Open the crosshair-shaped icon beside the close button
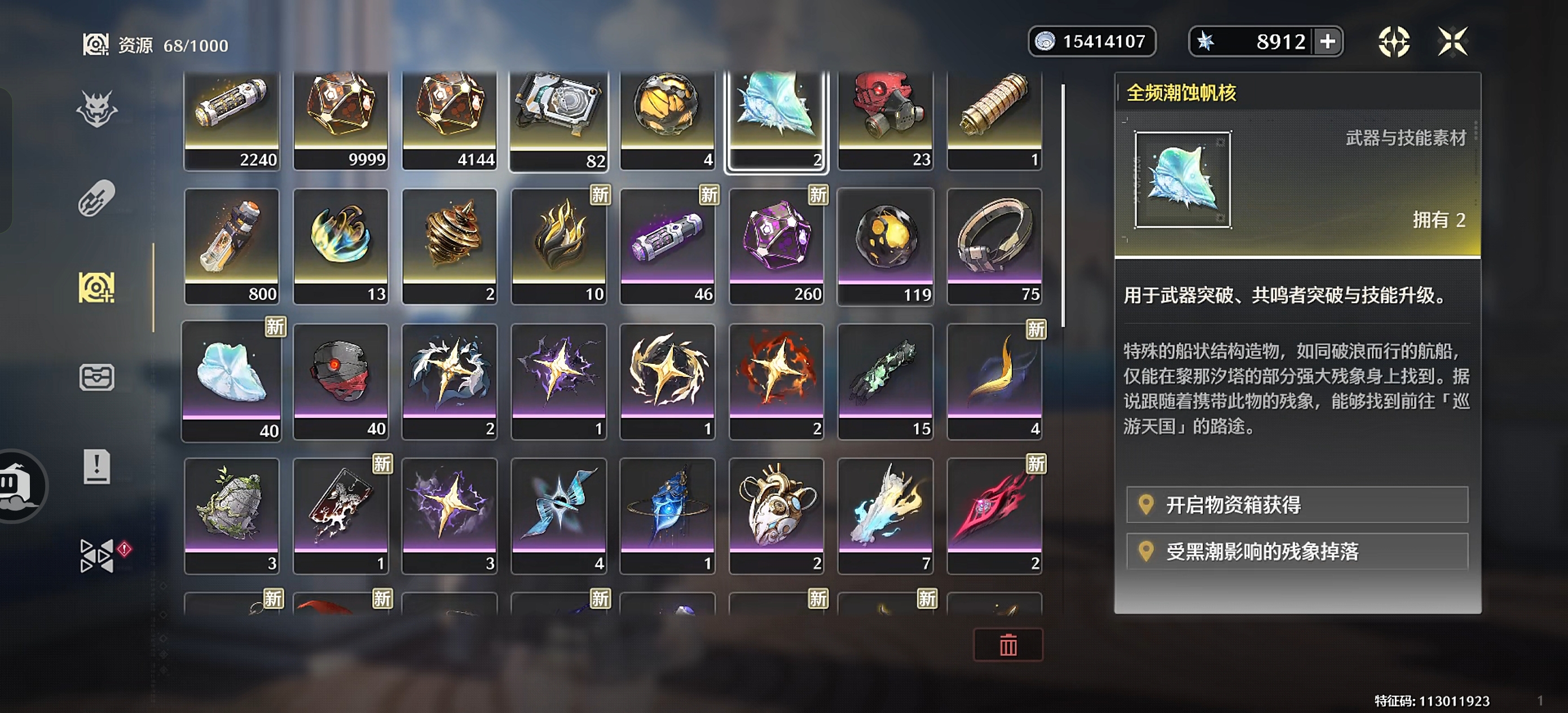This screenshot has height=713, width=1568. coord(1394,42)
